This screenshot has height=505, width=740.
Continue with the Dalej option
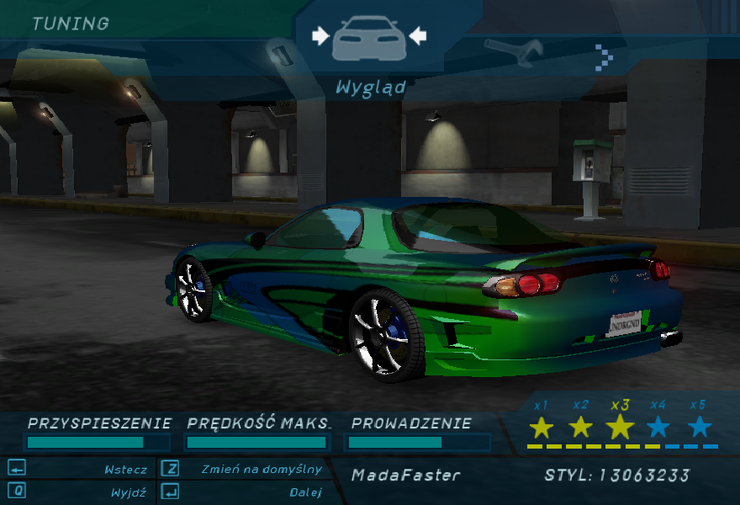point(305,492)
